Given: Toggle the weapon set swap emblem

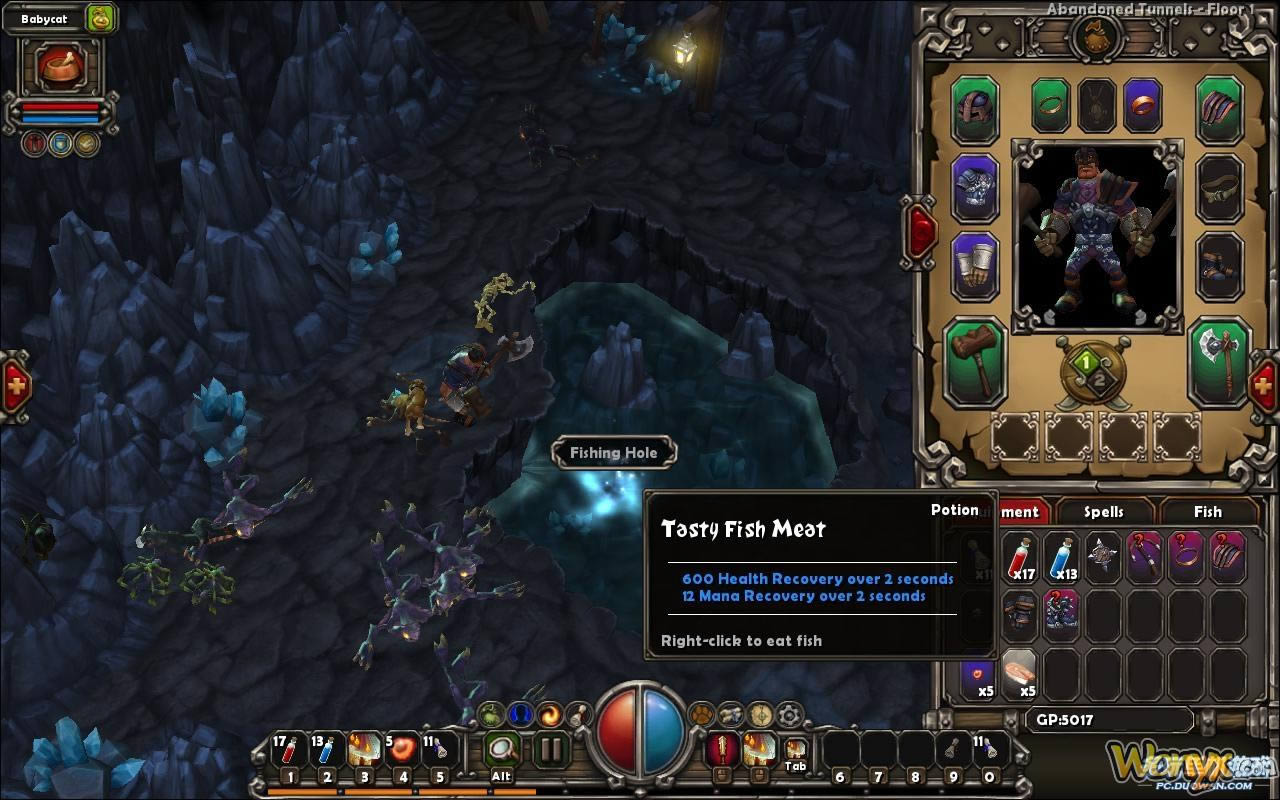Looking at the screenshot, I should (1094, 371).
